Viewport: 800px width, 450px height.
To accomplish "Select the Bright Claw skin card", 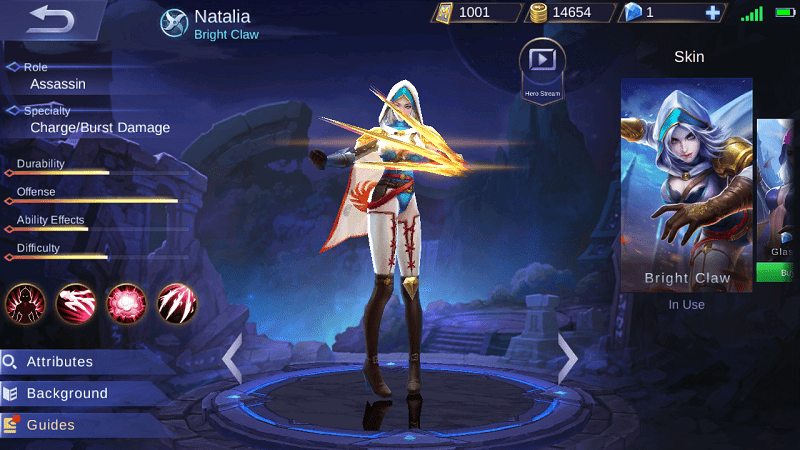I will 686,185.
